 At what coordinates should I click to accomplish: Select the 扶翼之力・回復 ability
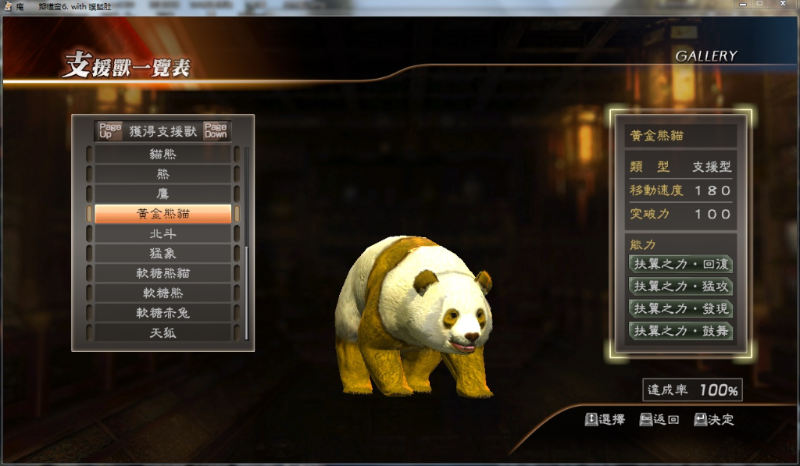click(x=680, y=265)
